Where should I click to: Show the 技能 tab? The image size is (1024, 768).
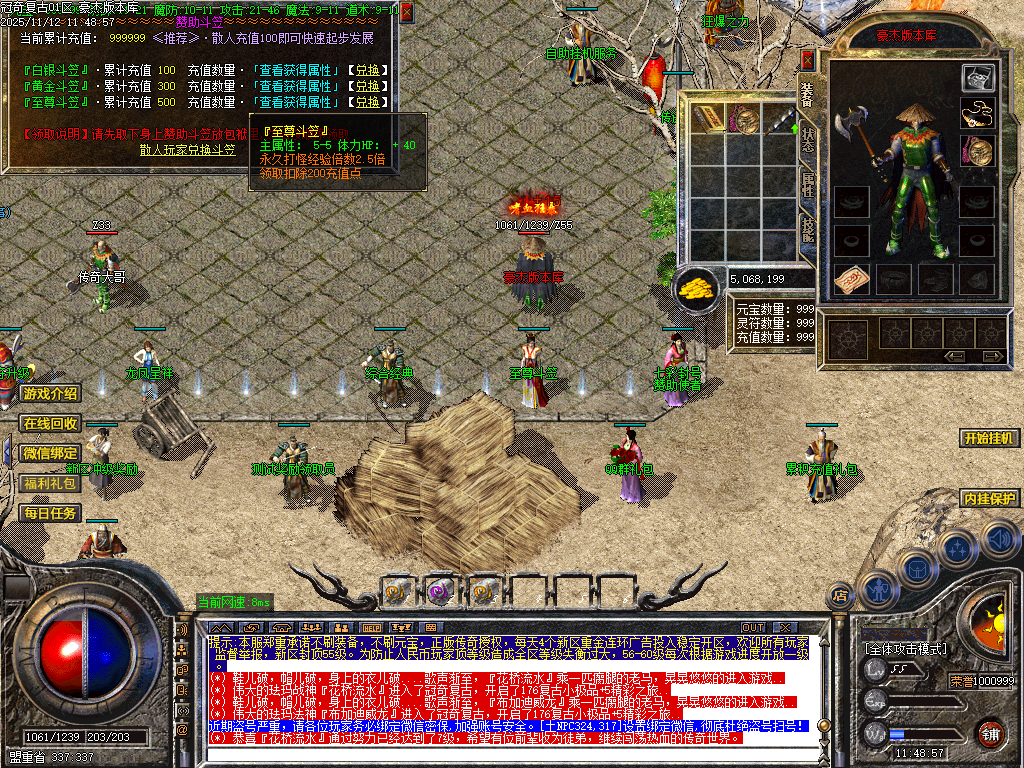pos(807,232)
